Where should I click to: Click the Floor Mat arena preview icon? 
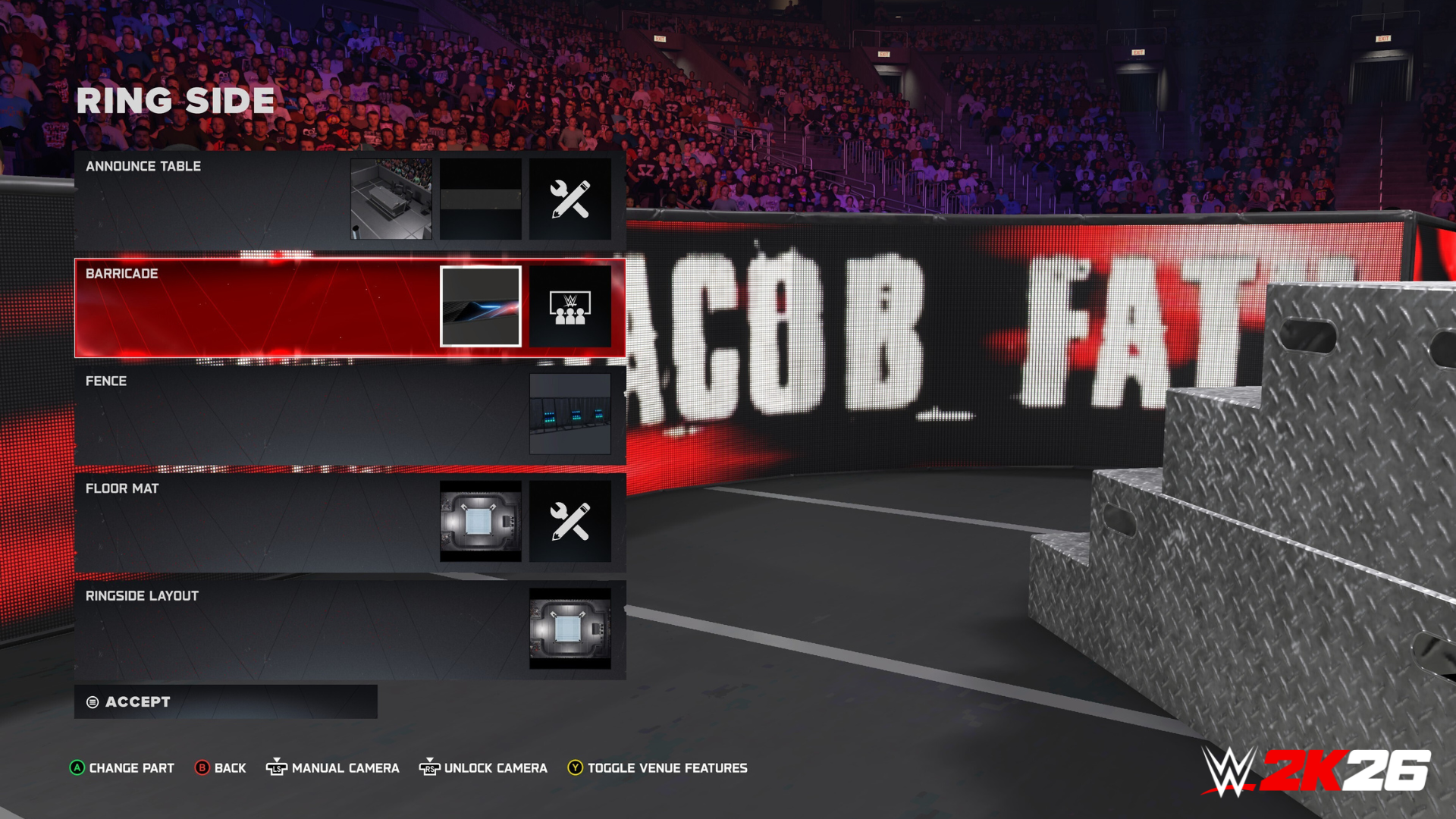(480, 521)
